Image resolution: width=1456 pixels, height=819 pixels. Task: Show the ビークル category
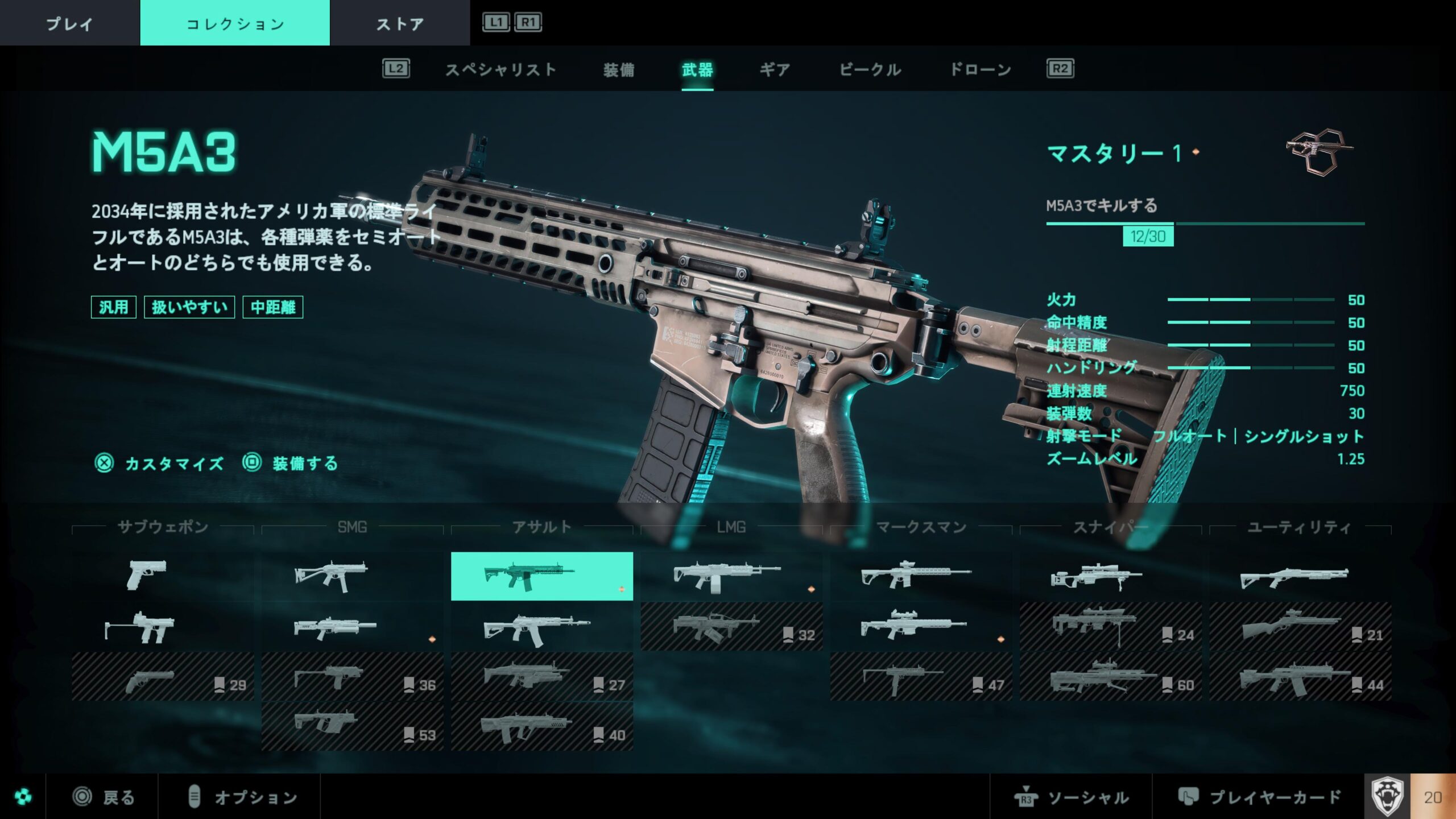coord(870,70)
